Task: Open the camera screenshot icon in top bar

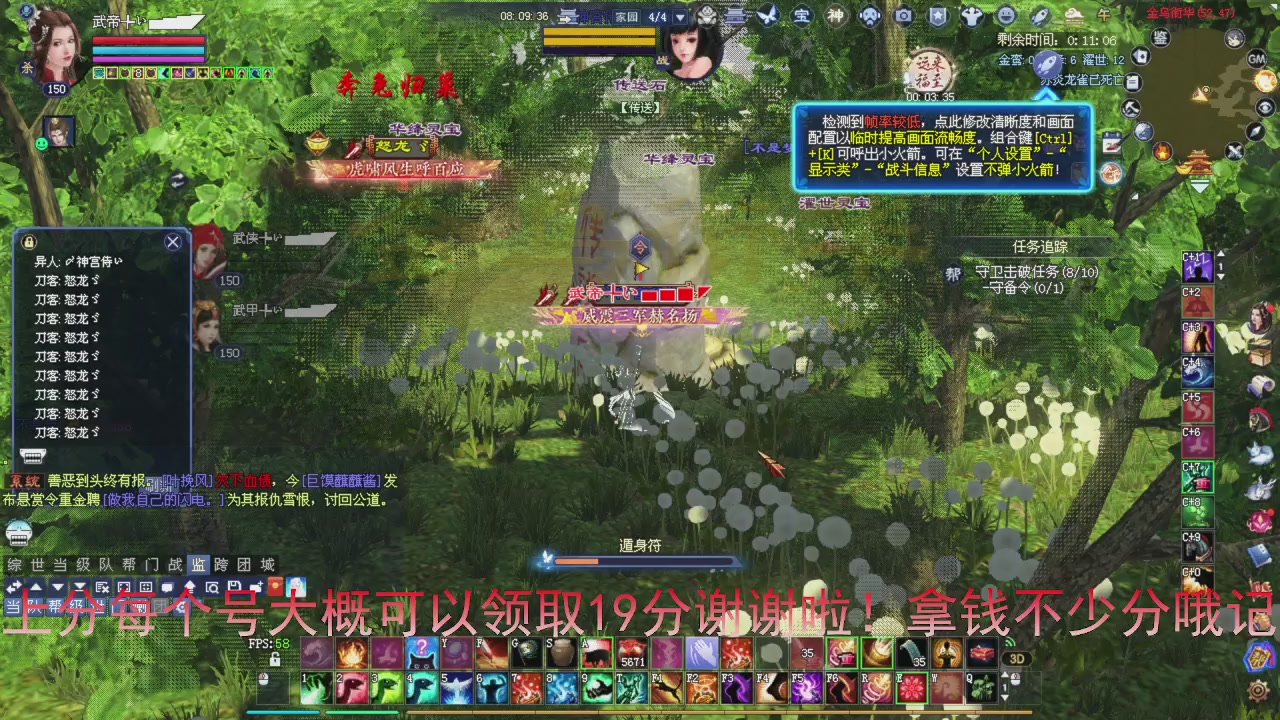Action: [x=905, y=14]
